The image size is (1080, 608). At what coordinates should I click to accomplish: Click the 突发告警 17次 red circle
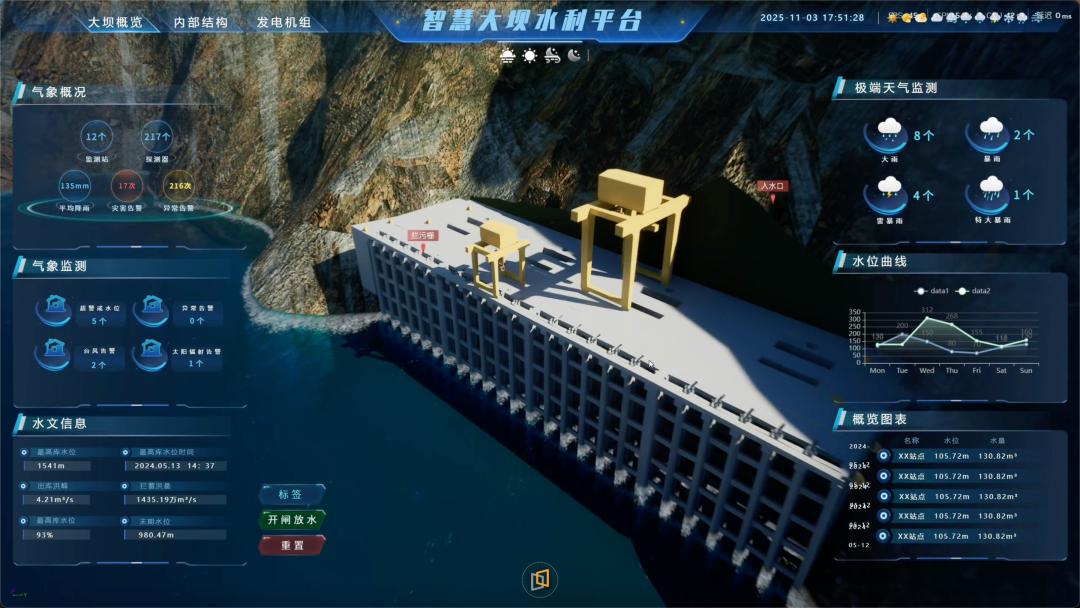click(127, 185)
